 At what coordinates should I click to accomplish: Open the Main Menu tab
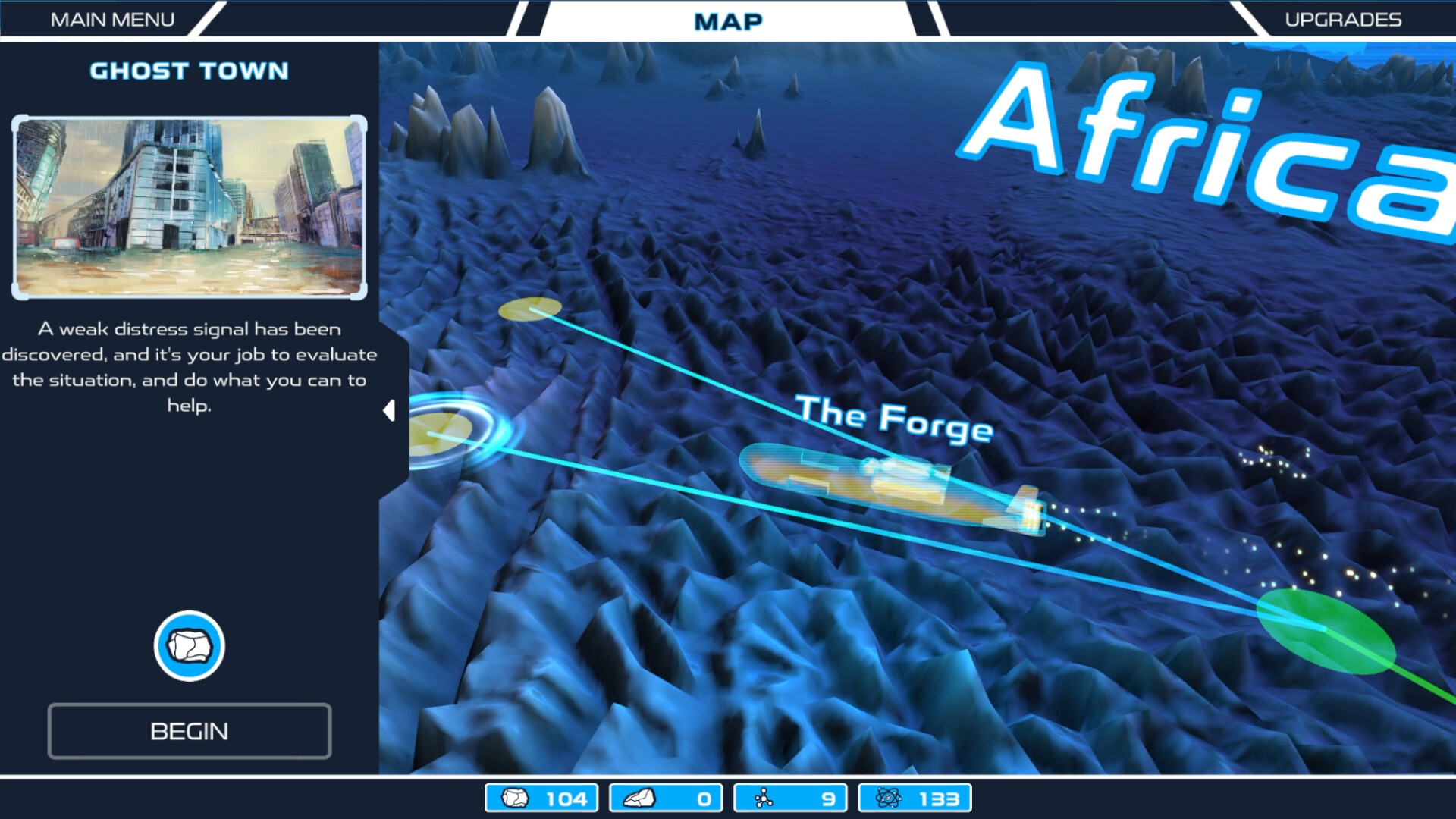112,19
